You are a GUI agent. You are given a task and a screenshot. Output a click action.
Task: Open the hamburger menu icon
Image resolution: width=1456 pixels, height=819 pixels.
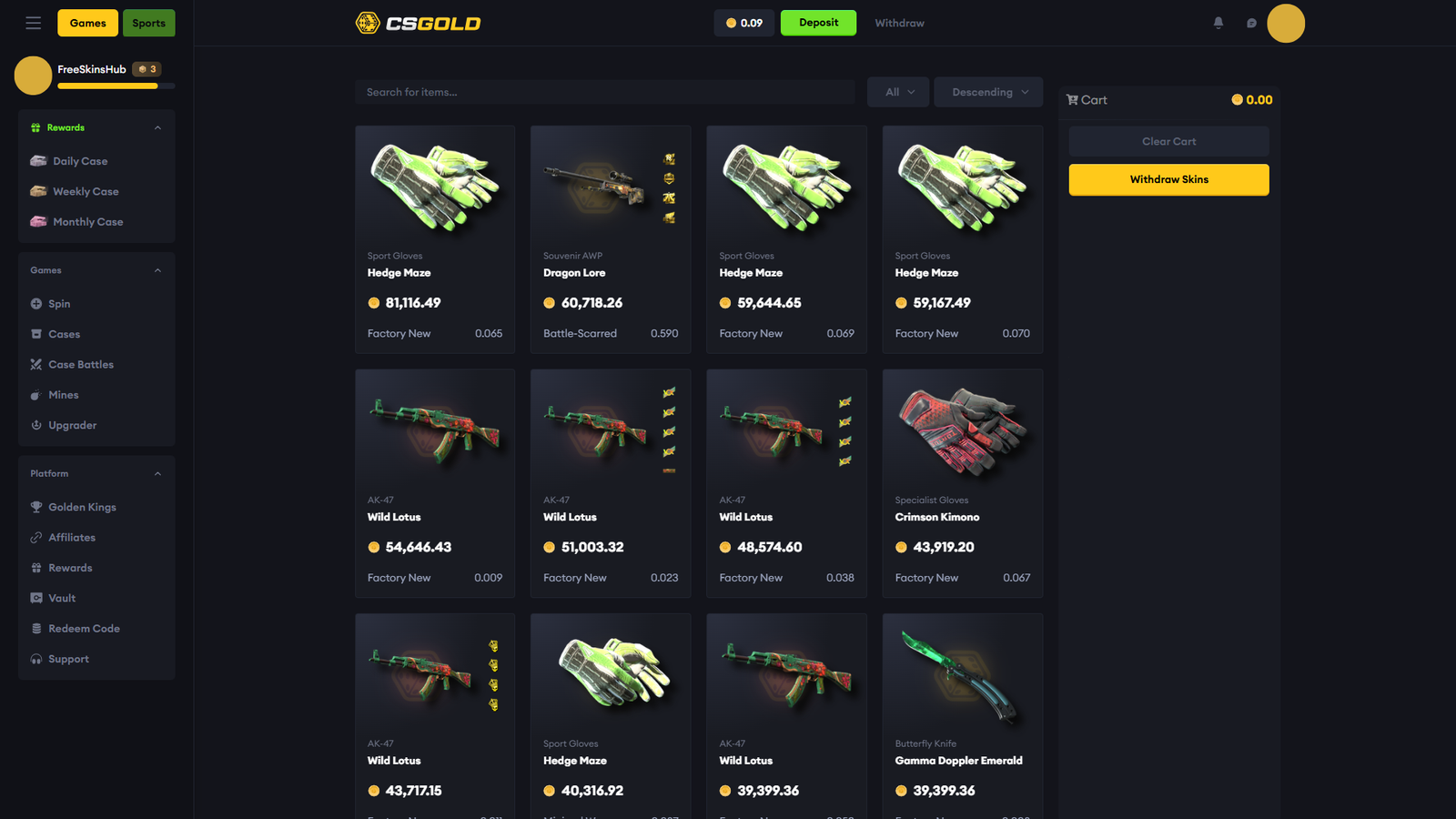click(x=33, y=23)
